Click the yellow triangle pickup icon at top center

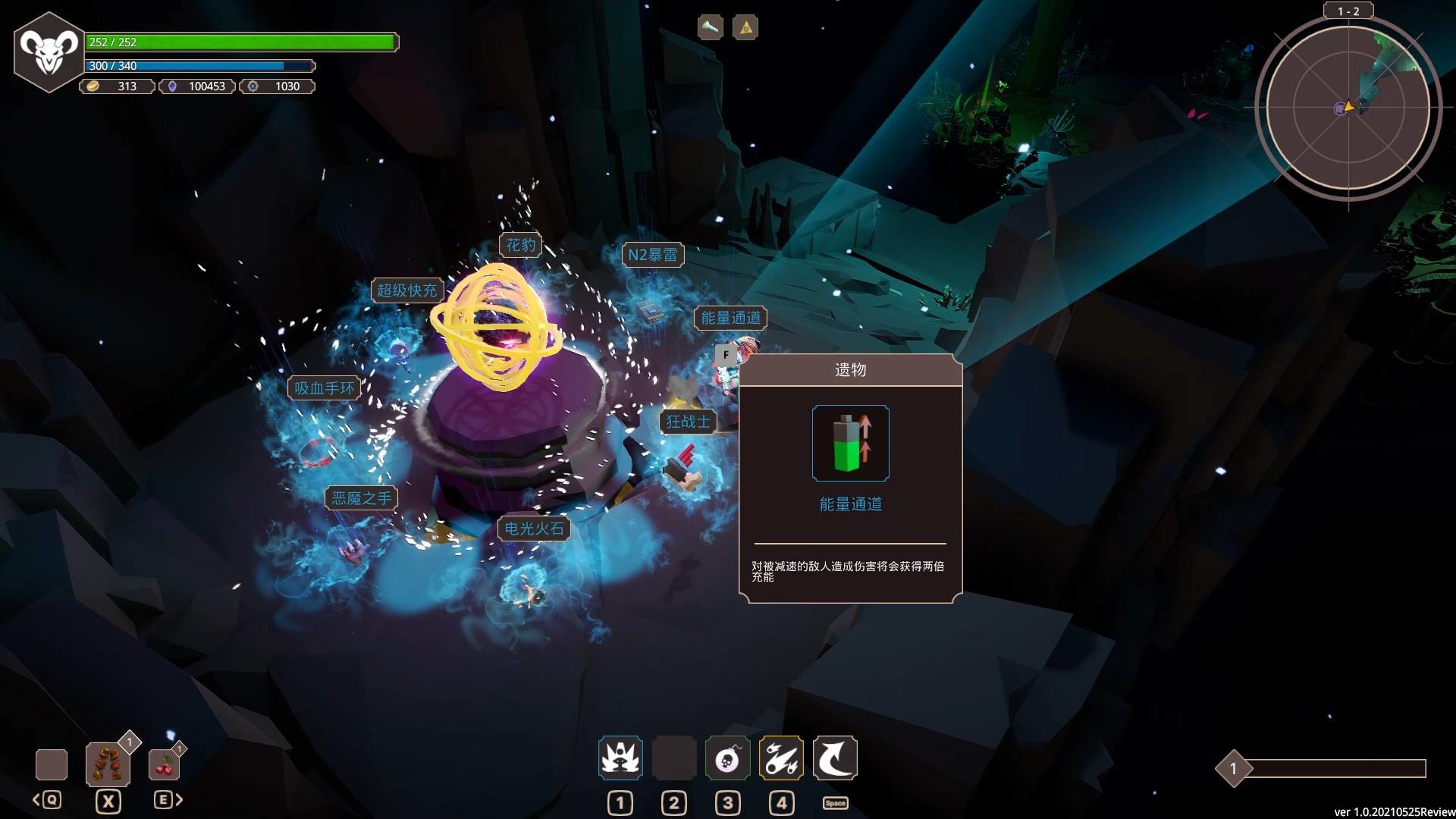click(x=744, y=27)
